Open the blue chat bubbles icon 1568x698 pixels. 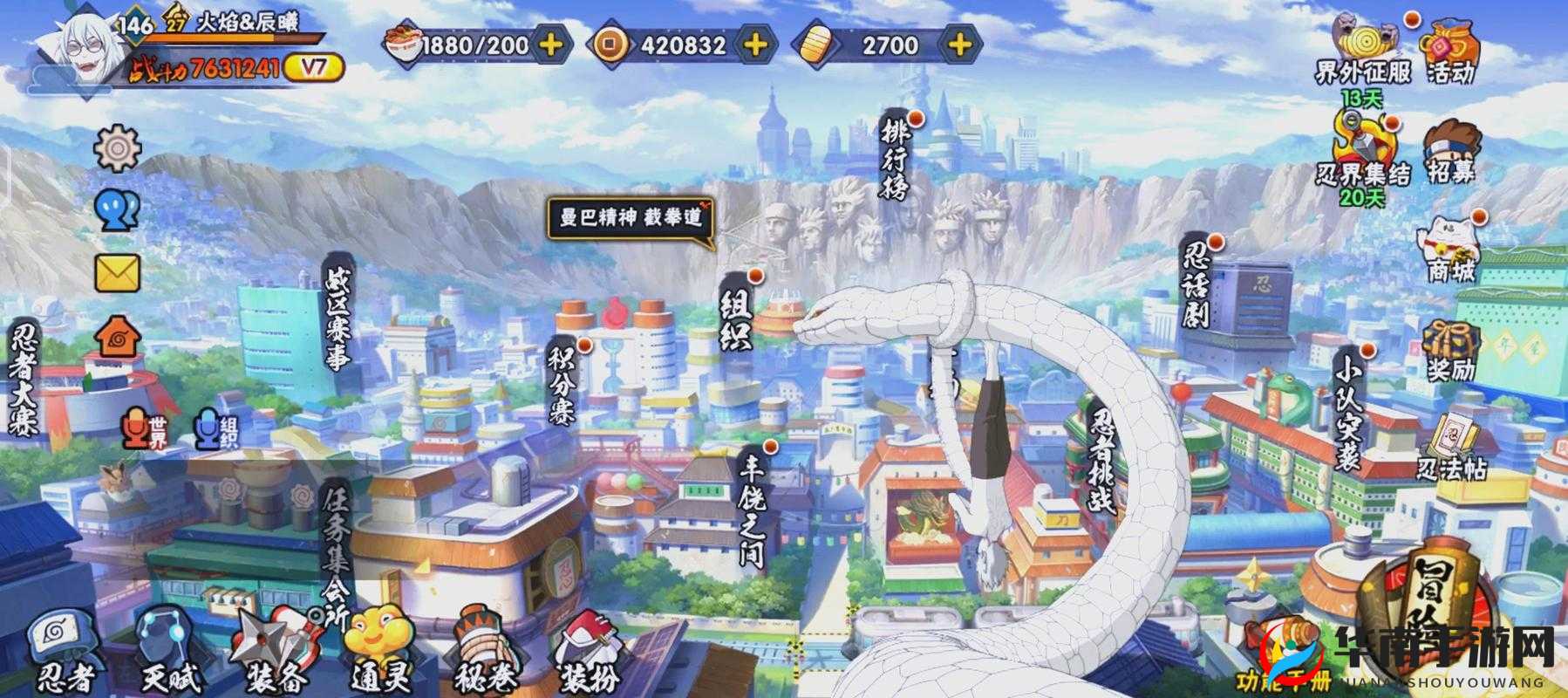coord(117,211)
